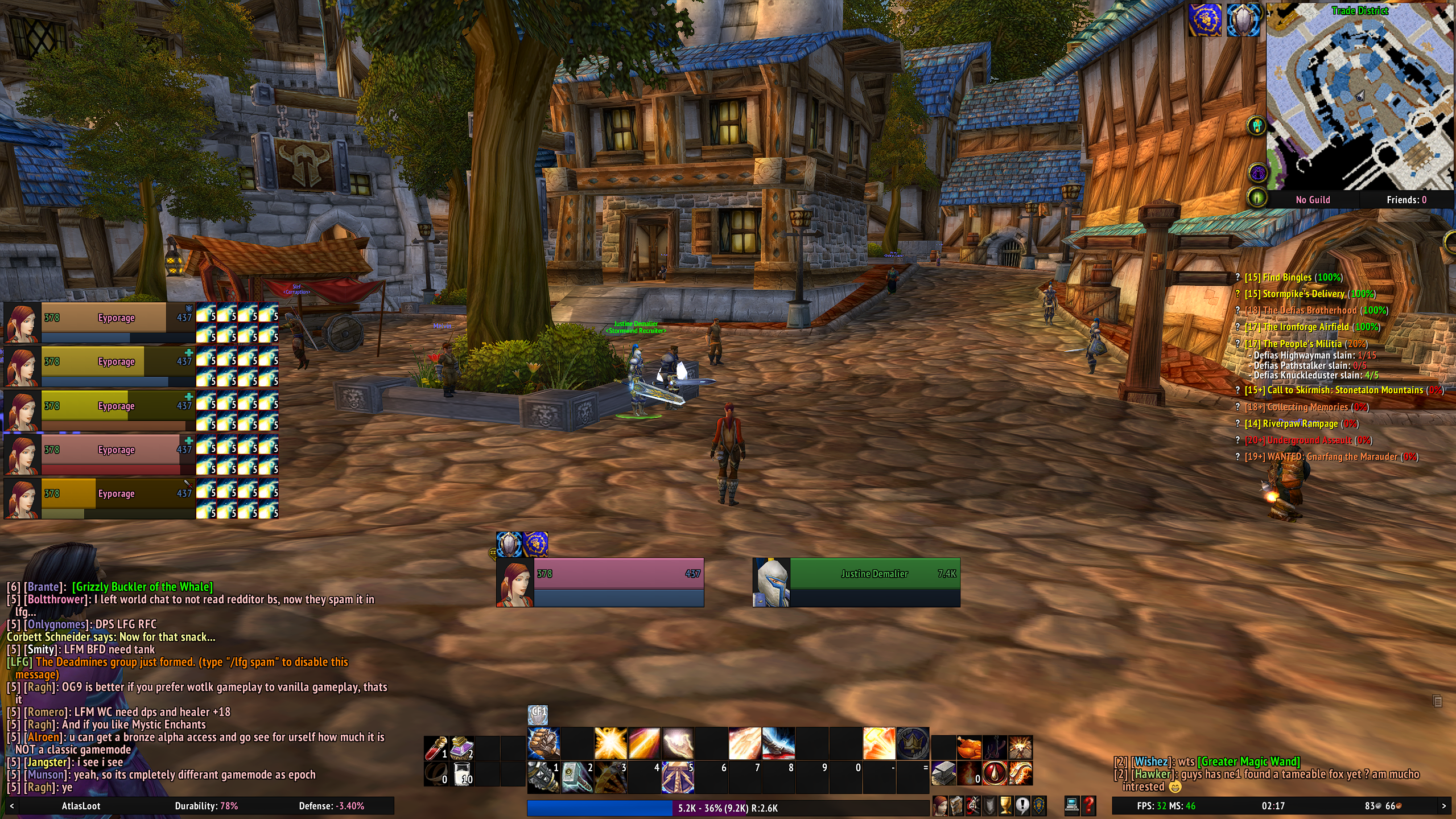Open the No Guild panel
Image resolution: width=1456 pixels, height=819 pixels.
coord(1313,200)
